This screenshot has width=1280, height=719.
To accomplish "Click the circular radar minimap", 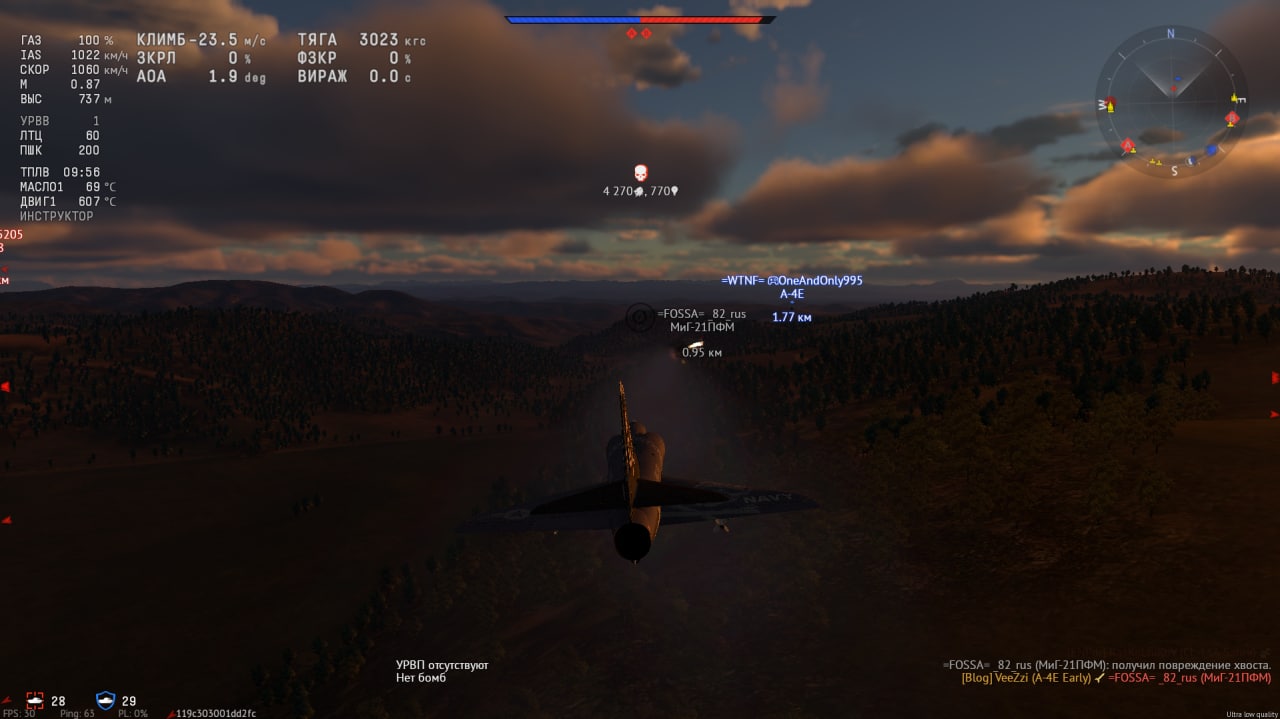I will click(1171, 101).
